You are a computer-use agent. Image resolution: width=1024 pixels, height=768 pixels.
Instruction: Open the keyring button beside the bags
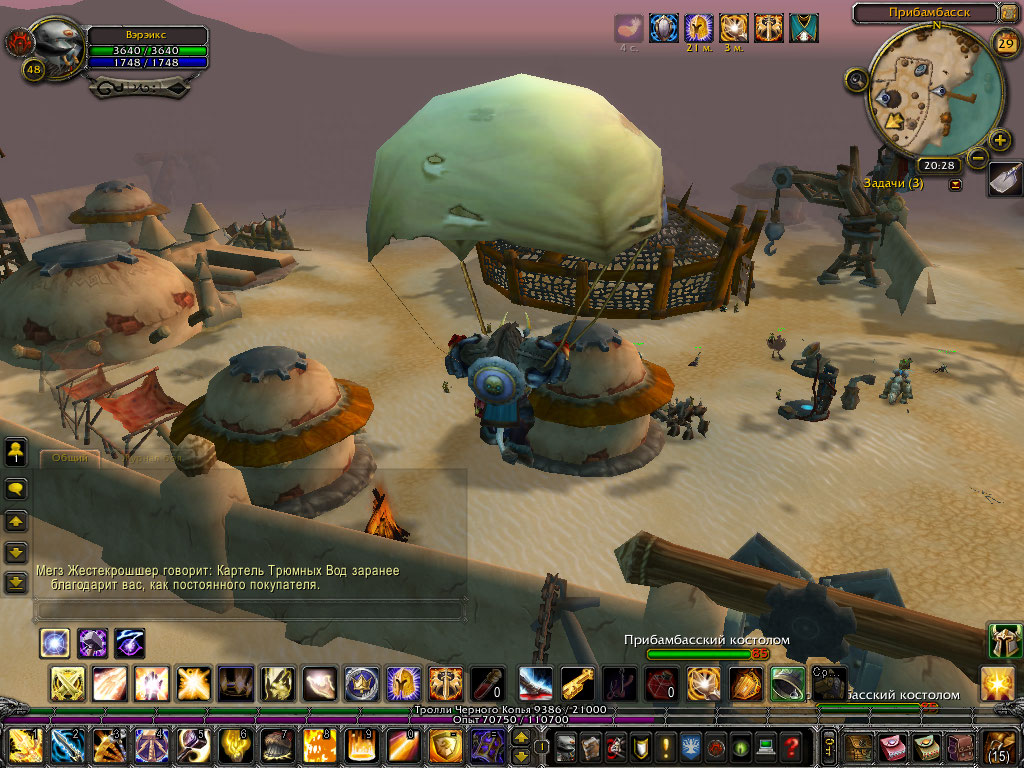pyautogui.click(x=829, y=746)
